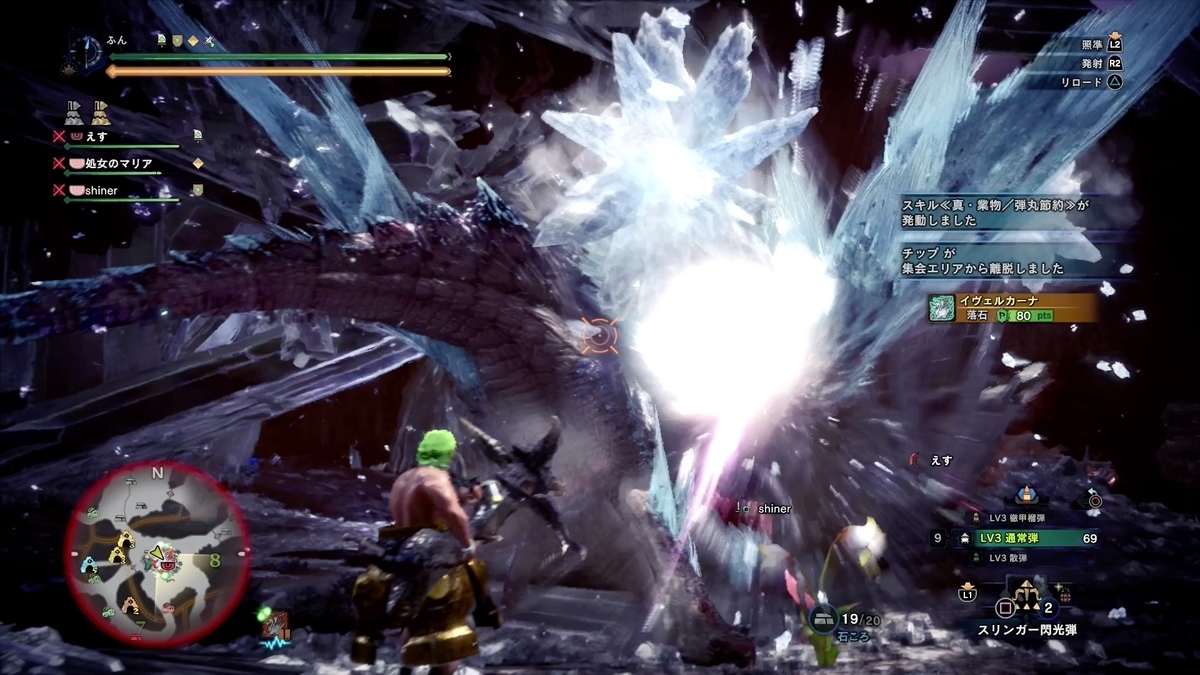
Task: Click the quest clock dial icon
Action: pos(85,51)
